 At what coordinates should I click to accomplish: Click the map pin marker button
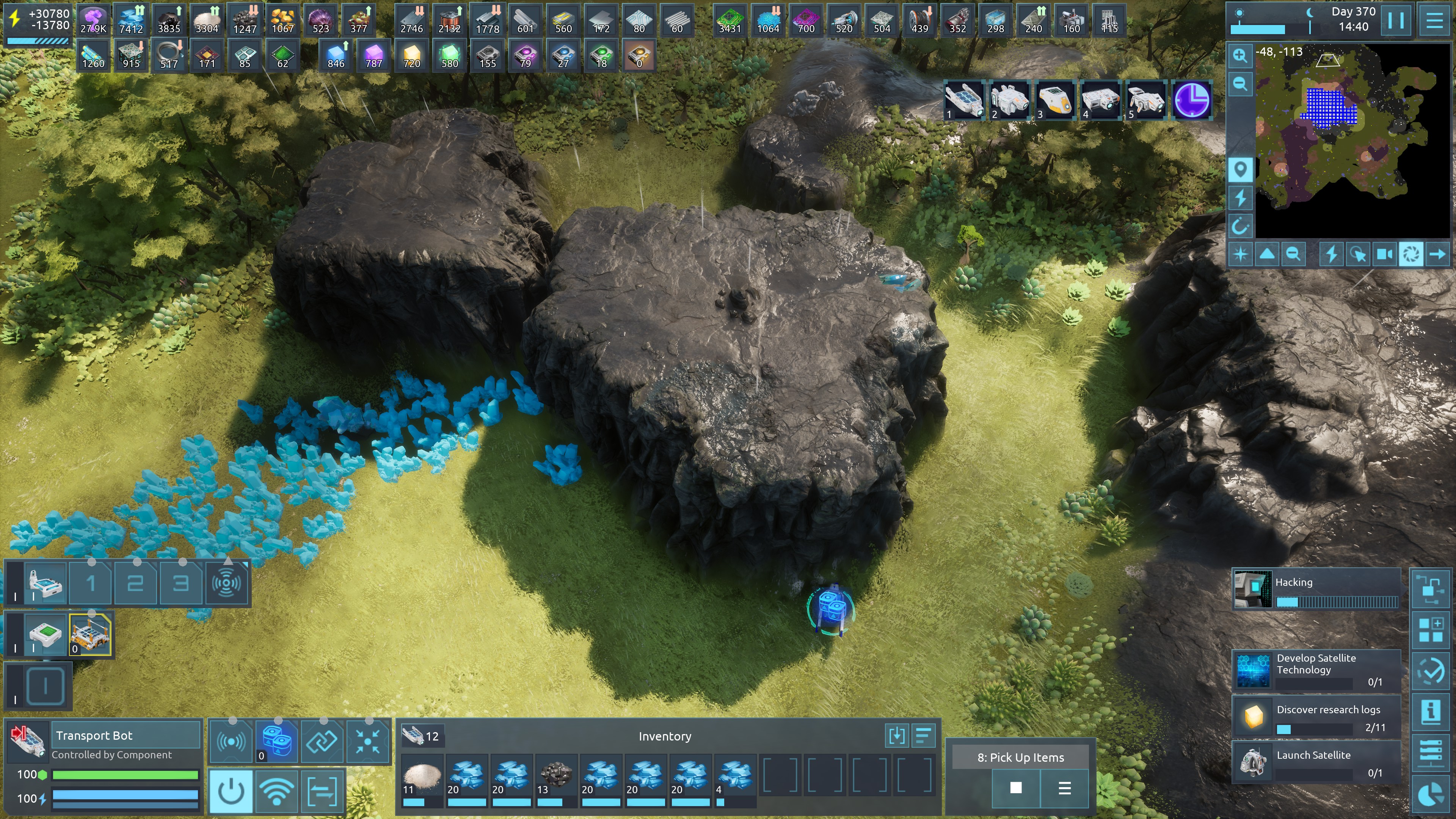(x=1240, y=169)
